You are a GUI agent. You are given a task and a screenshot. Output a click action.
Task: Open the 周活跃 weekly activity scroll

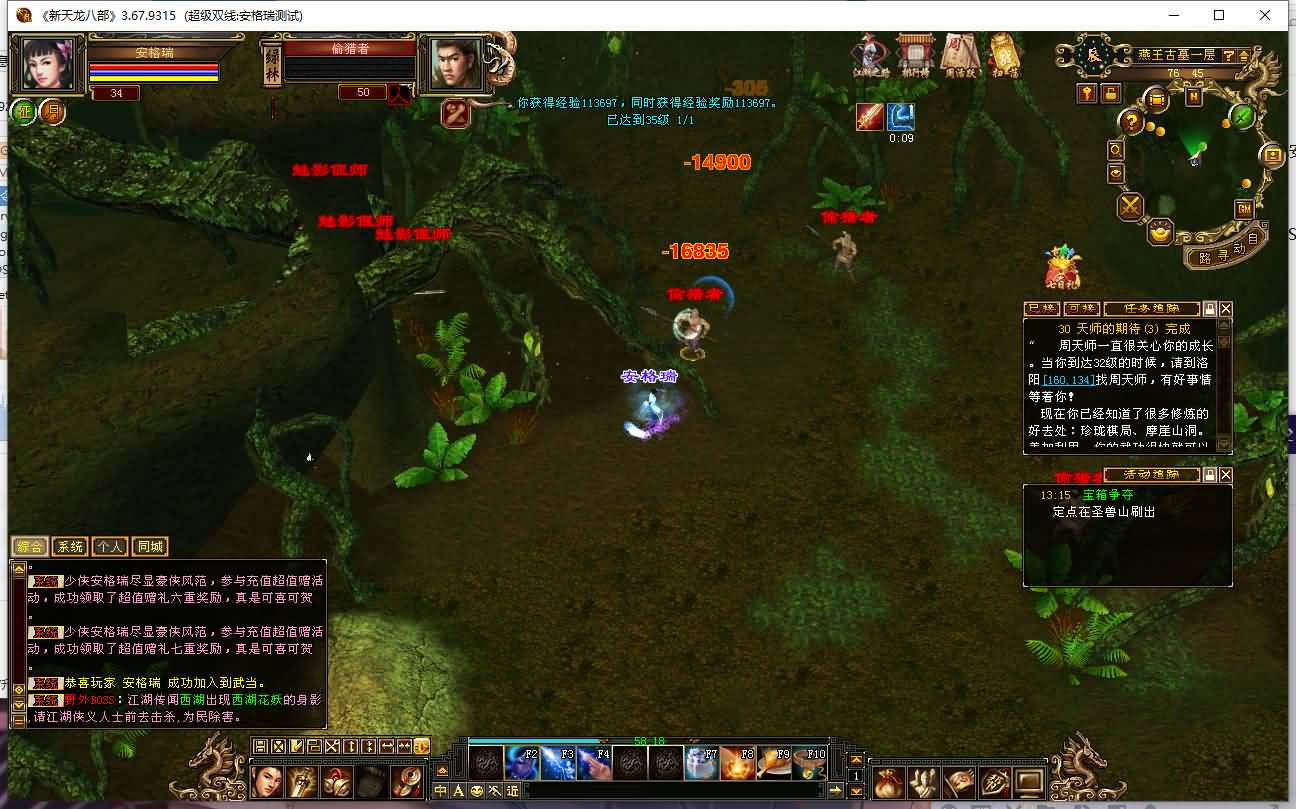958,55
